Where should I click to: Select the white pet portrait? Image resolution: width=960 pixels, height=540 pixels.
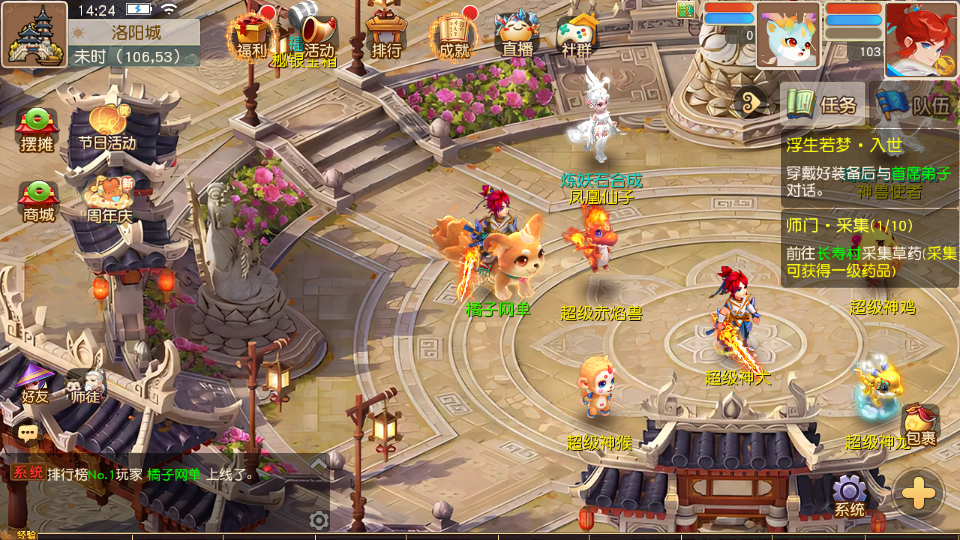click(788, 37)
